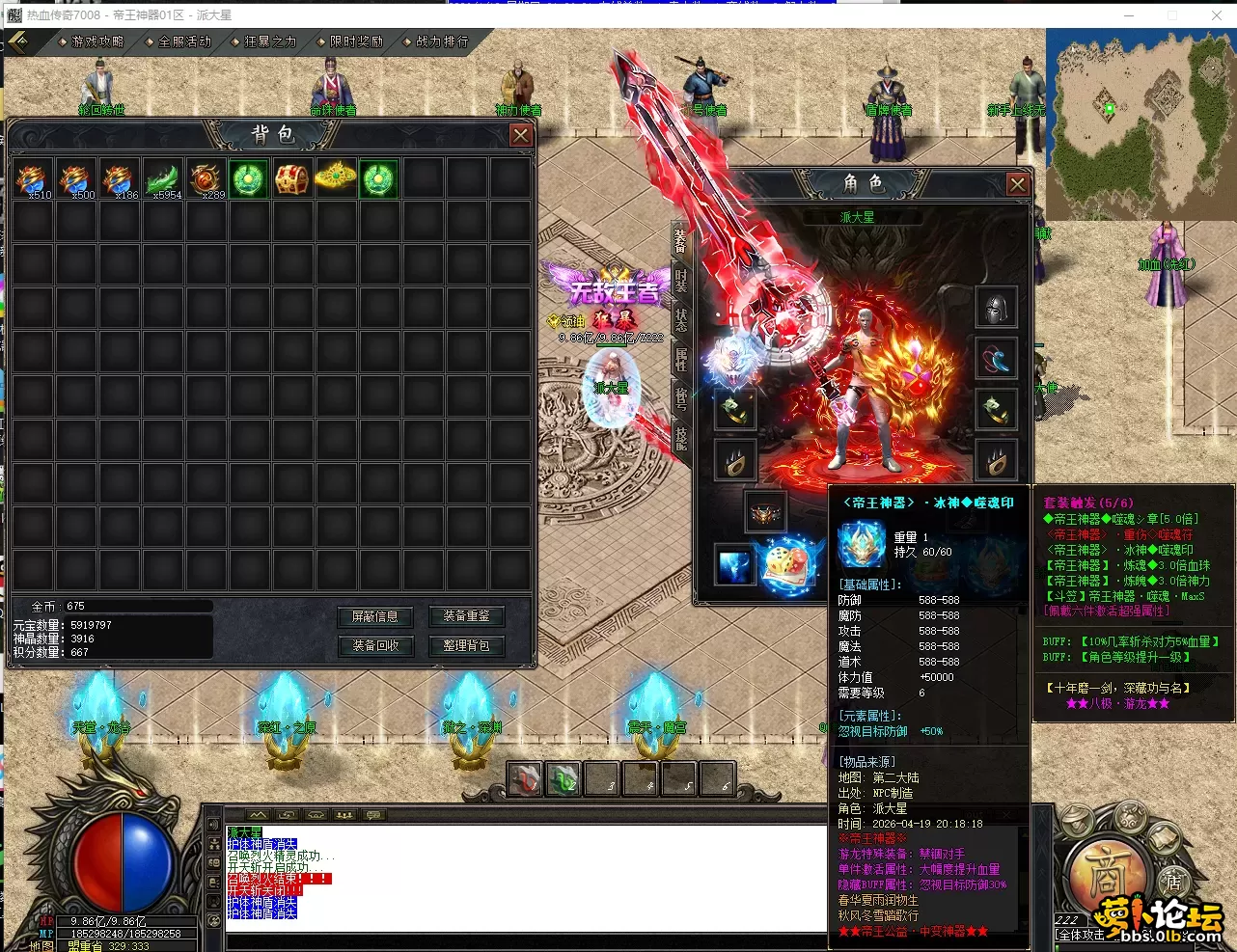The height and width of the screenshot is (952, 1237).
Task: Open 装备重鉴 equipment re-appraisal
Action: (x=466, y=616)
